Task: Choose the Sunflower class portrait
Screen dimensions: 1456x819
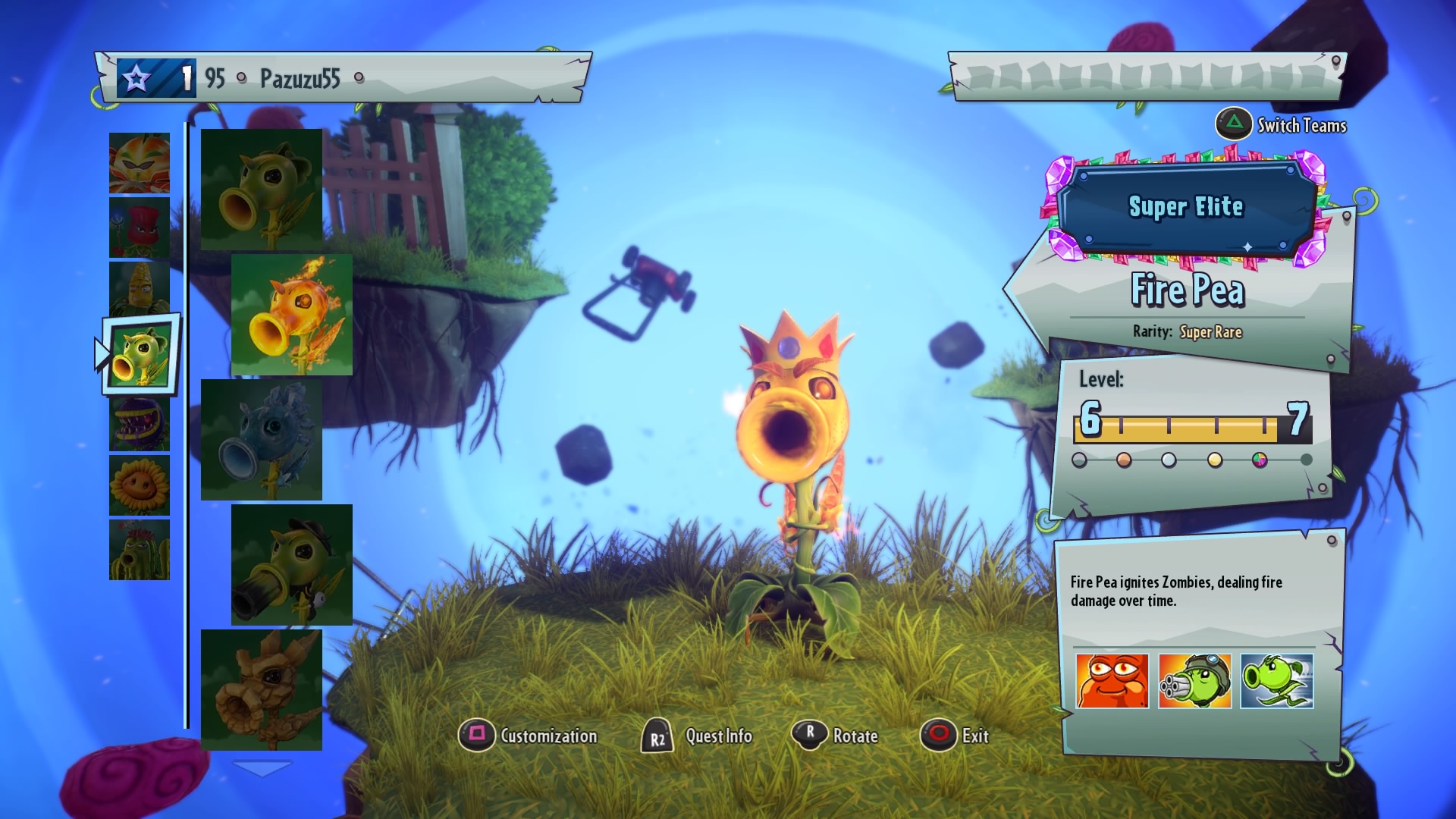Action: point(140,485)
